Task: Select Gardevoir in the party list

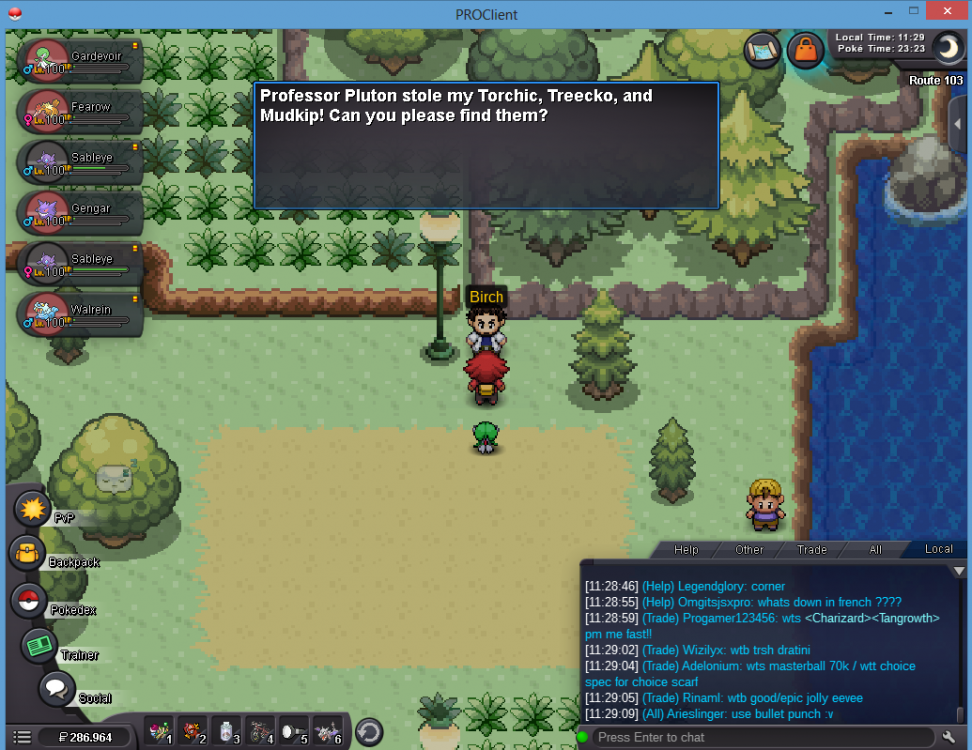Action: coord(80,61)
